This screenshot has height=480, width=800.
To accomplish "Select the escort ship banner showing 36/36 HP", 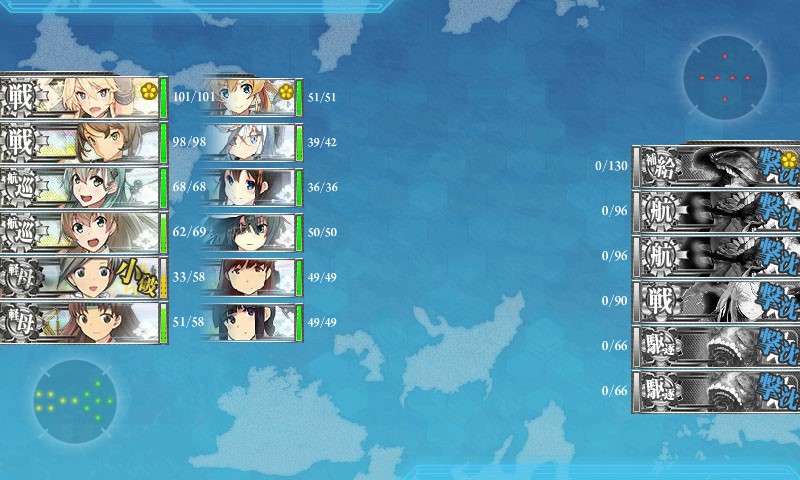I will pyautogui.click(x=250, y=187).
